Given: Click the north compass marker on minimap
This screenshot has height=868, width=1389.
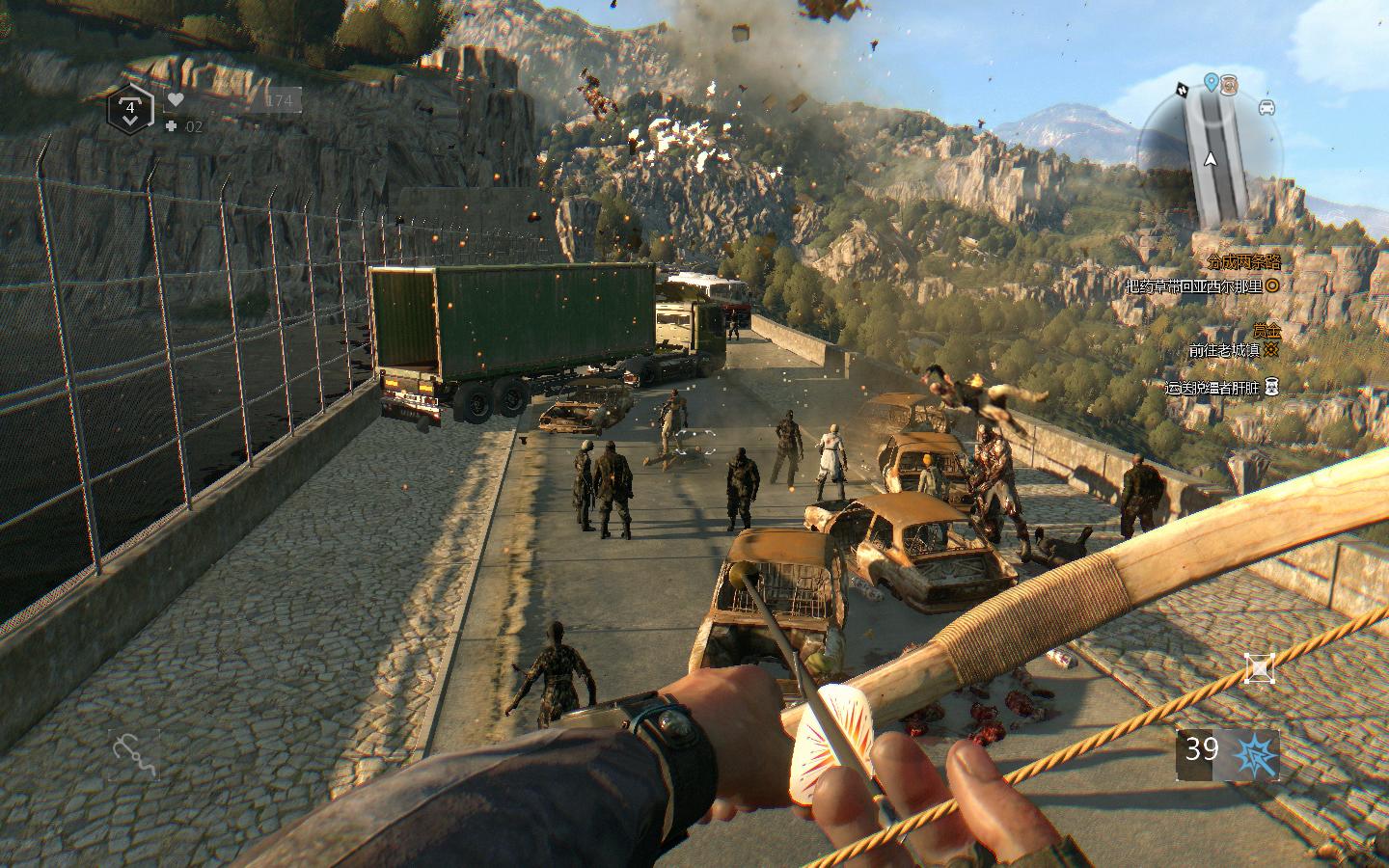Looking at the screenshot, I should [x=1181, y=90].
